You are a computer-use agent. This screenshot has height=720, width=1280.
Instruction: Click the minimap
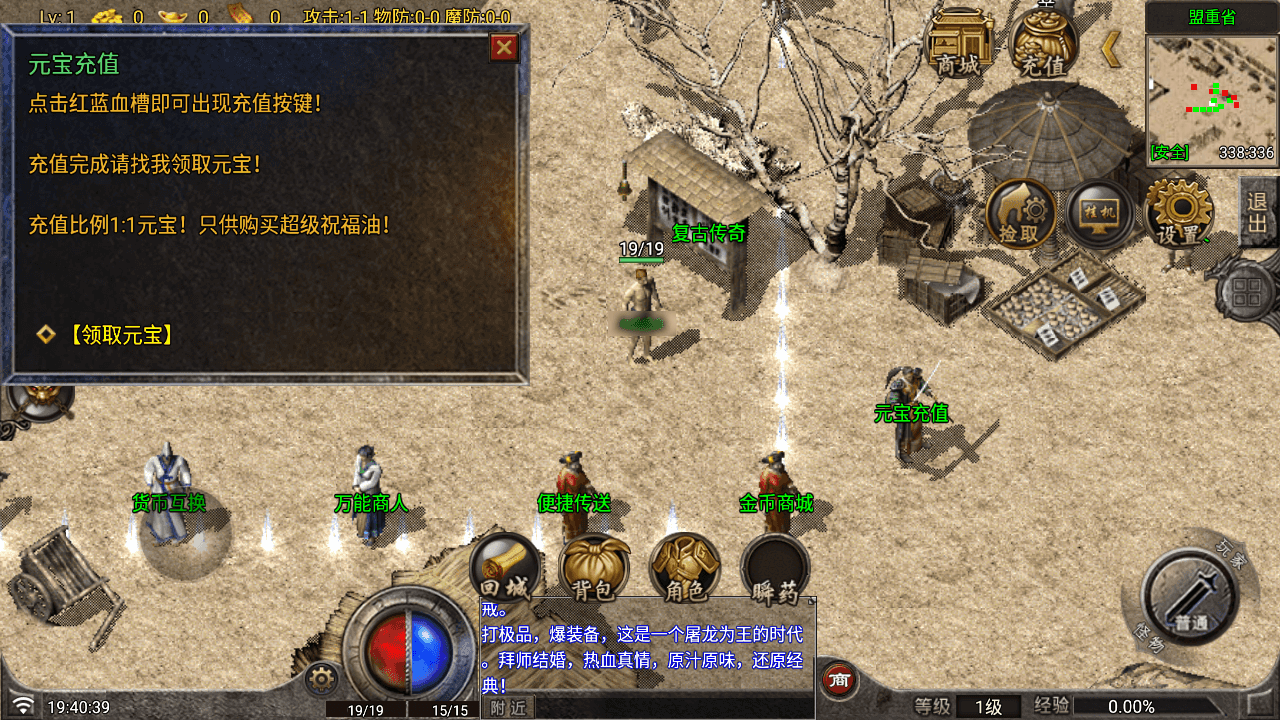tap(1211, 96)
